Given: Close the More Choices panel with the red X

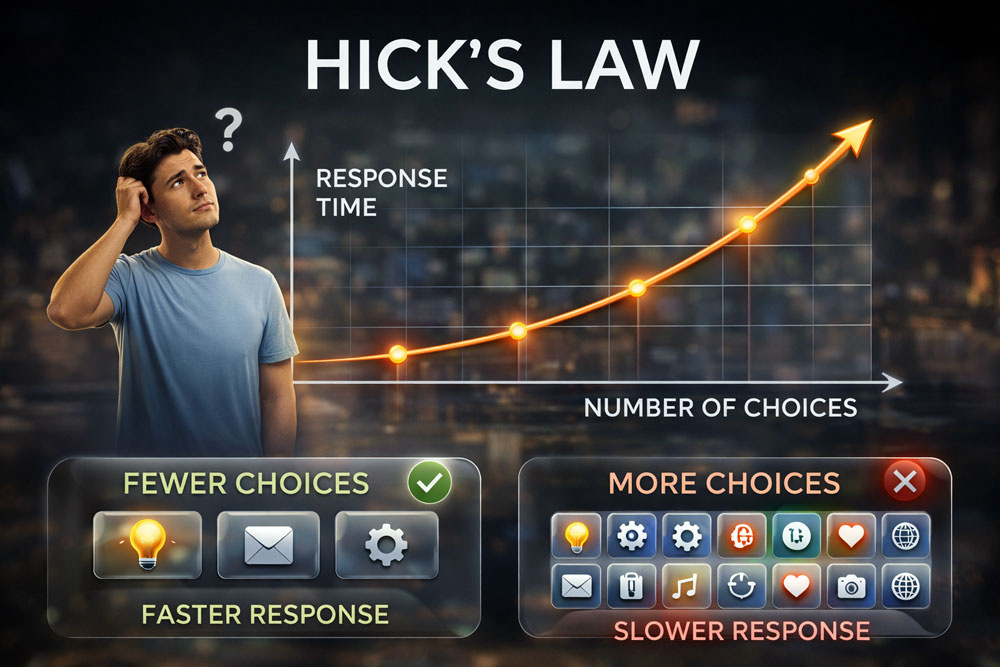Looking at the screenshot, I should point(905,483).
